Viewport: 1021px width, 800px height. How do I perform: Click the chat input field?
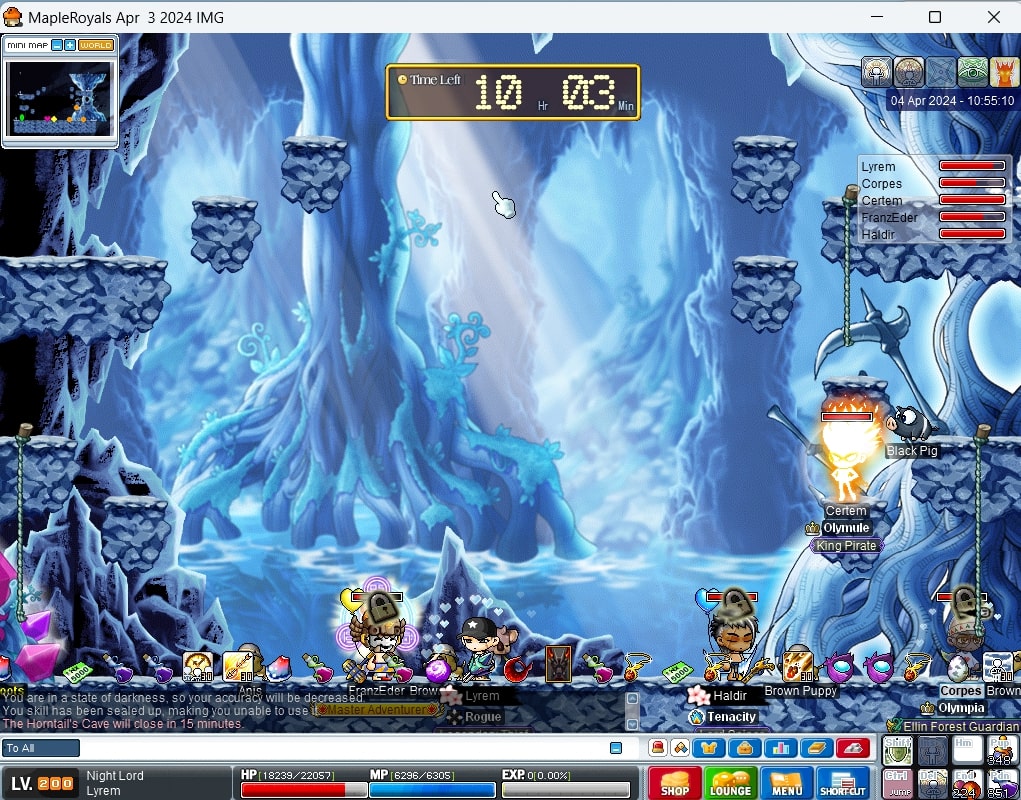click(340, 748)
